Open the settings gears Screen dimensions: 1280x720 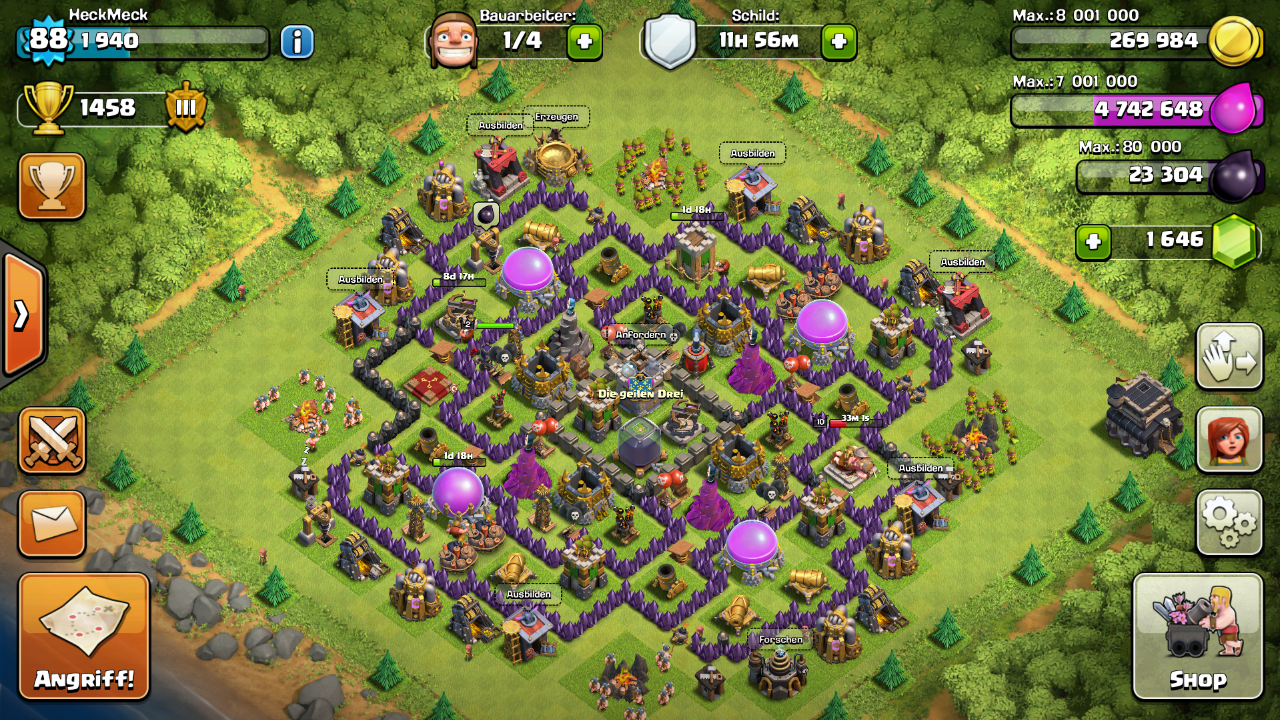[x=1229, y=522]
